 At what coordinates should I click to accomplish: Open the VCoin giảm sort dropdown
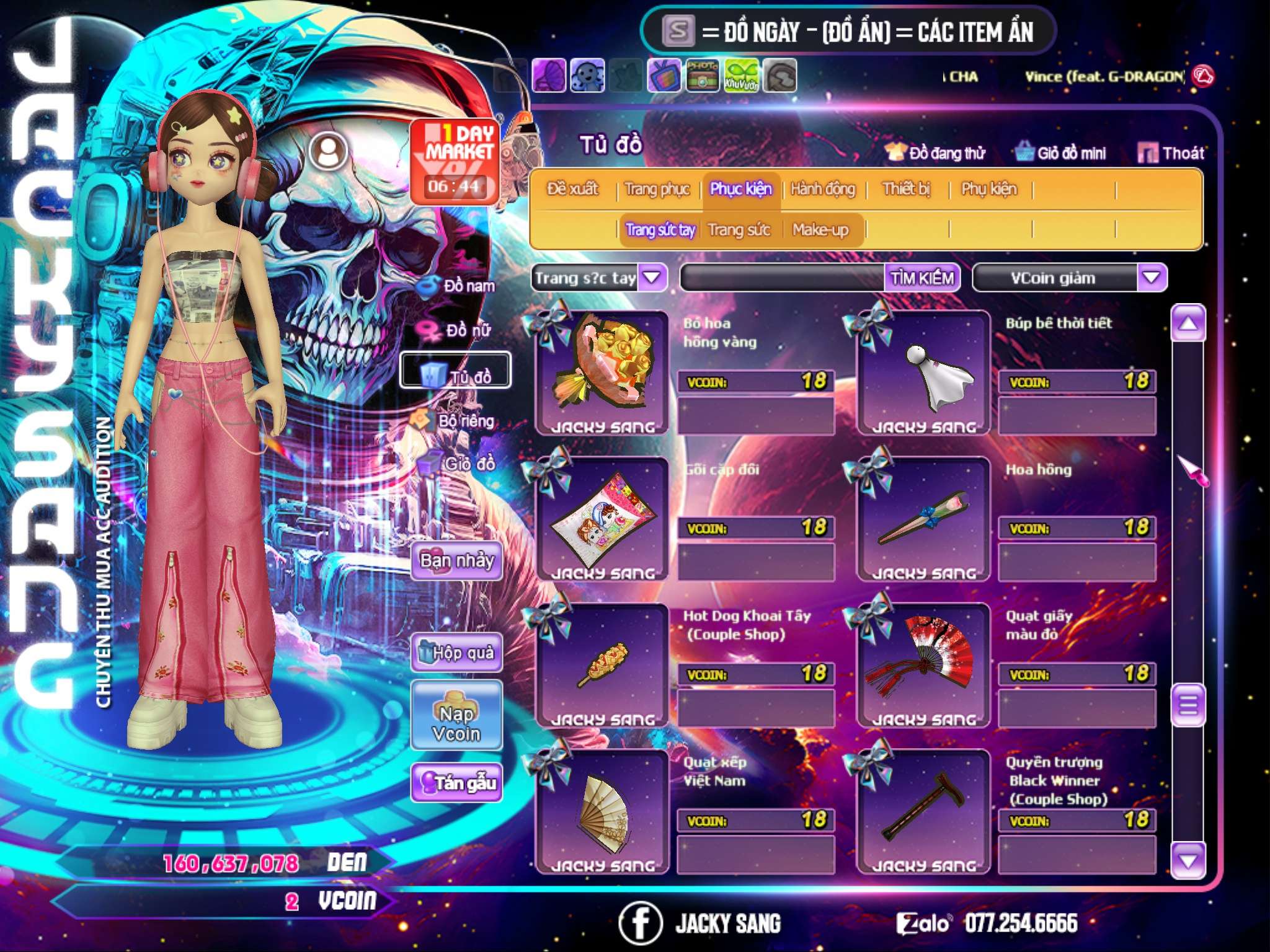[1151, 278]
